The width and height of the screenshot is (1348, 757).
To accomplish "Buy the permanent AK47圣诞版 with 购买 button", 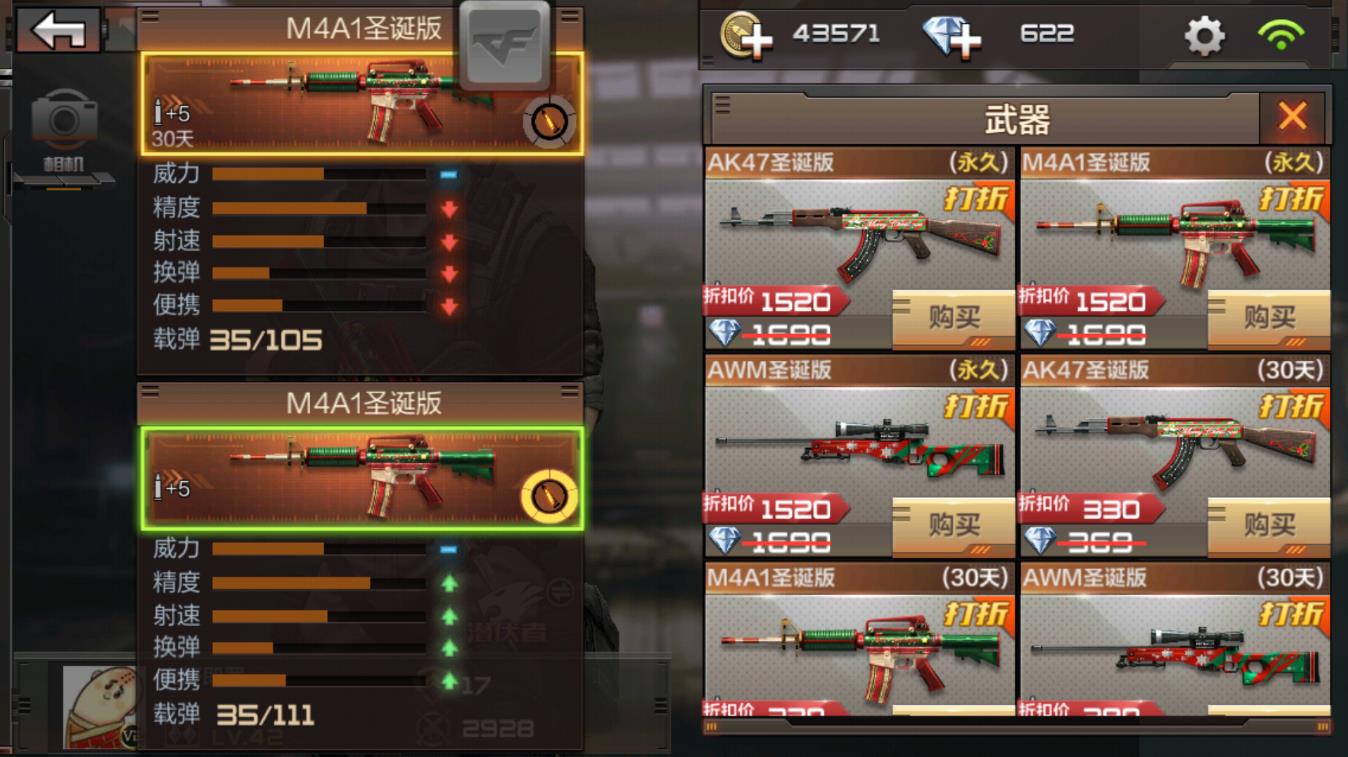I will [951, 319].
